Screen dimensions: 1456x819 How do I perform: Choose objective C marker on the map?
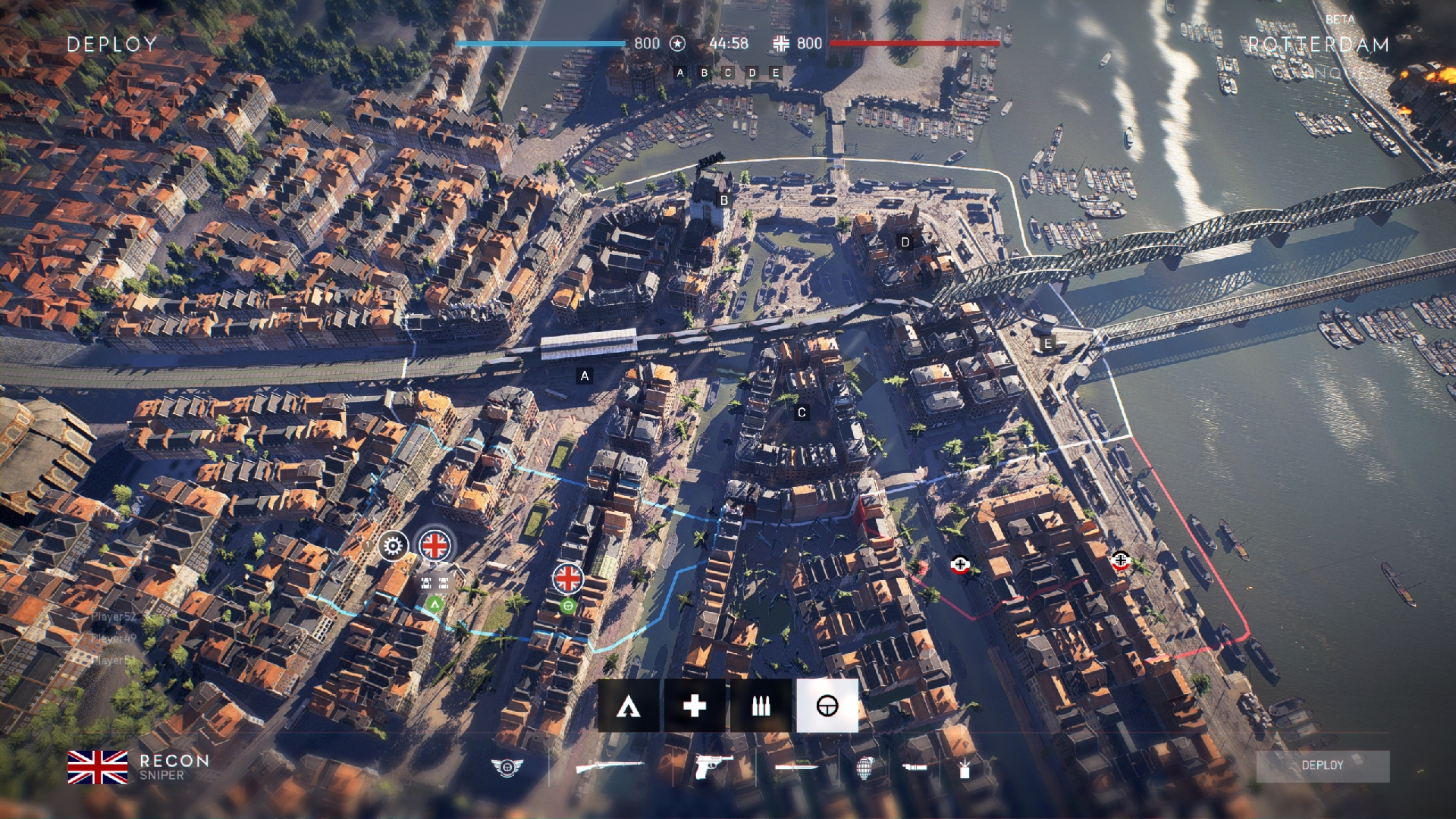tap(802, 413)
